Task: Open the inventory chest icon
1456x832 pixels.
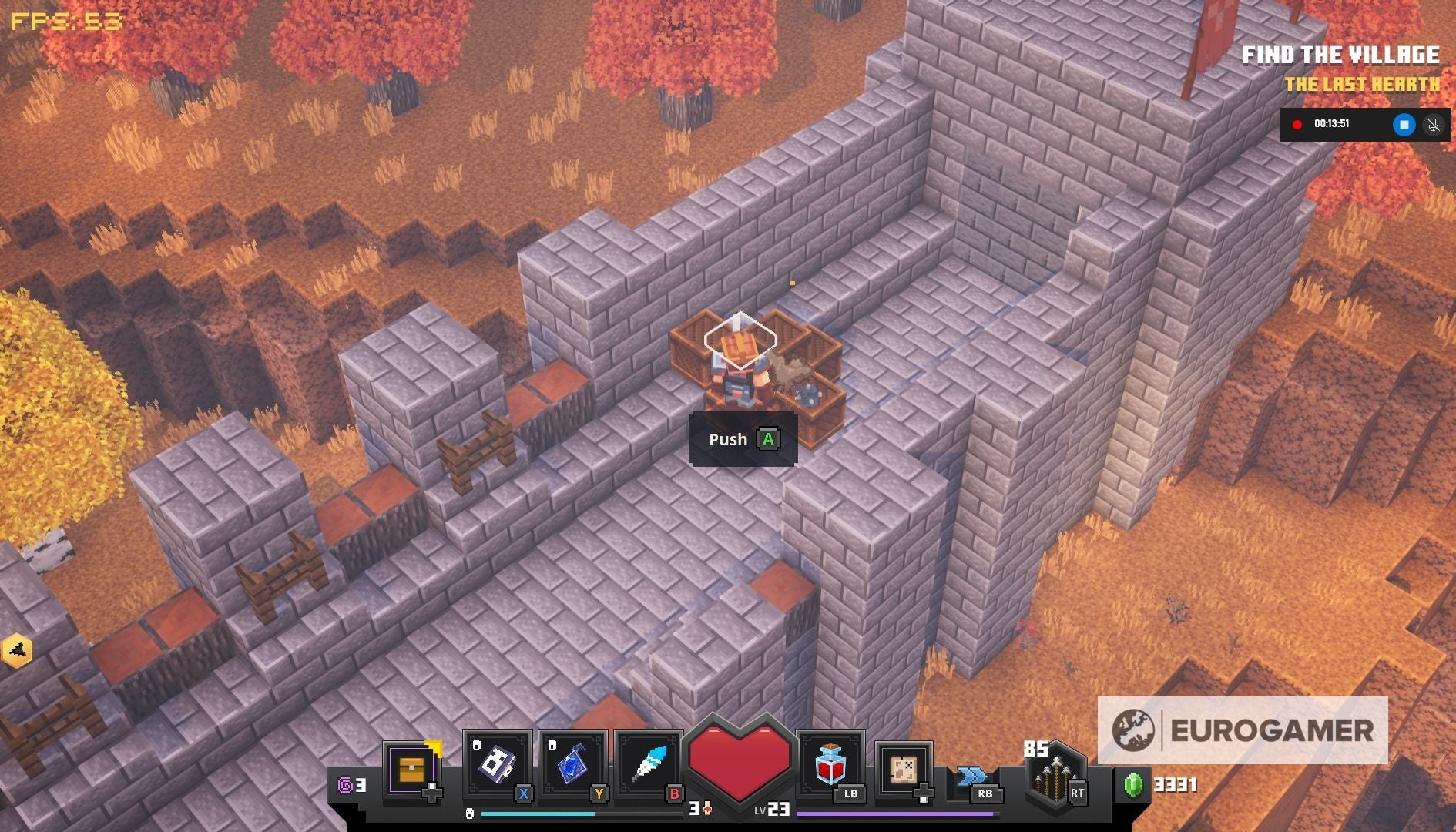Action: tap(411, 769)
